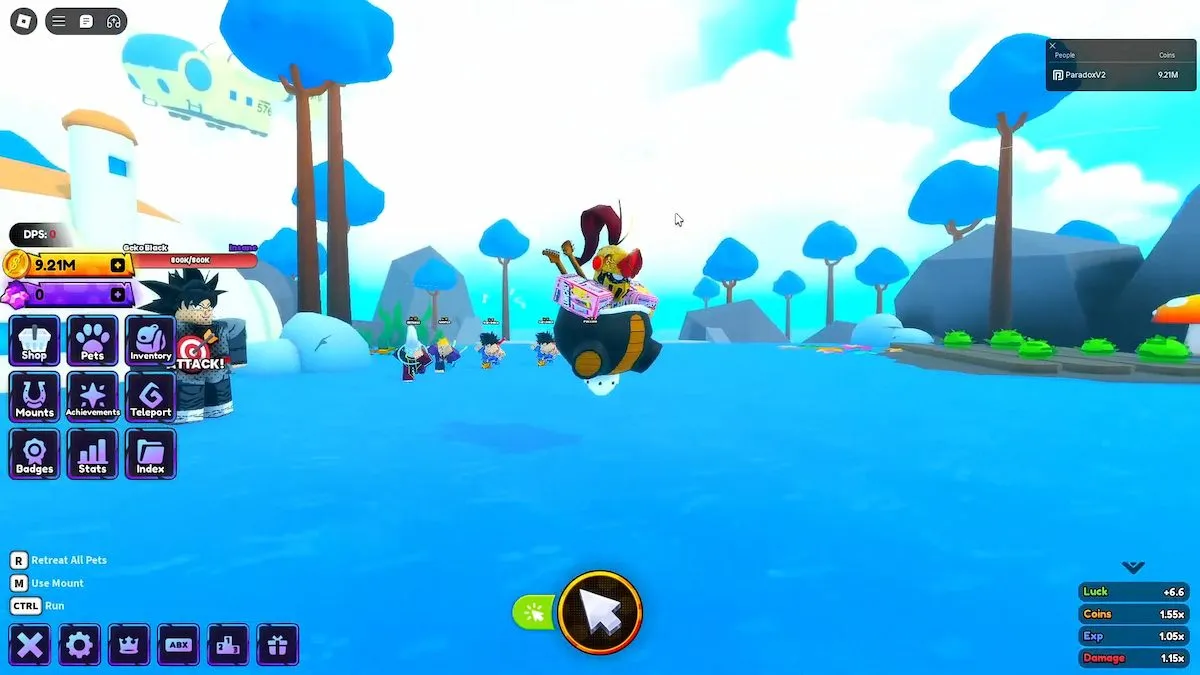Screen dimensions: 1200x675
Task: Close the player list panel
Action: pyautogui.click(x=1052, y=46)
